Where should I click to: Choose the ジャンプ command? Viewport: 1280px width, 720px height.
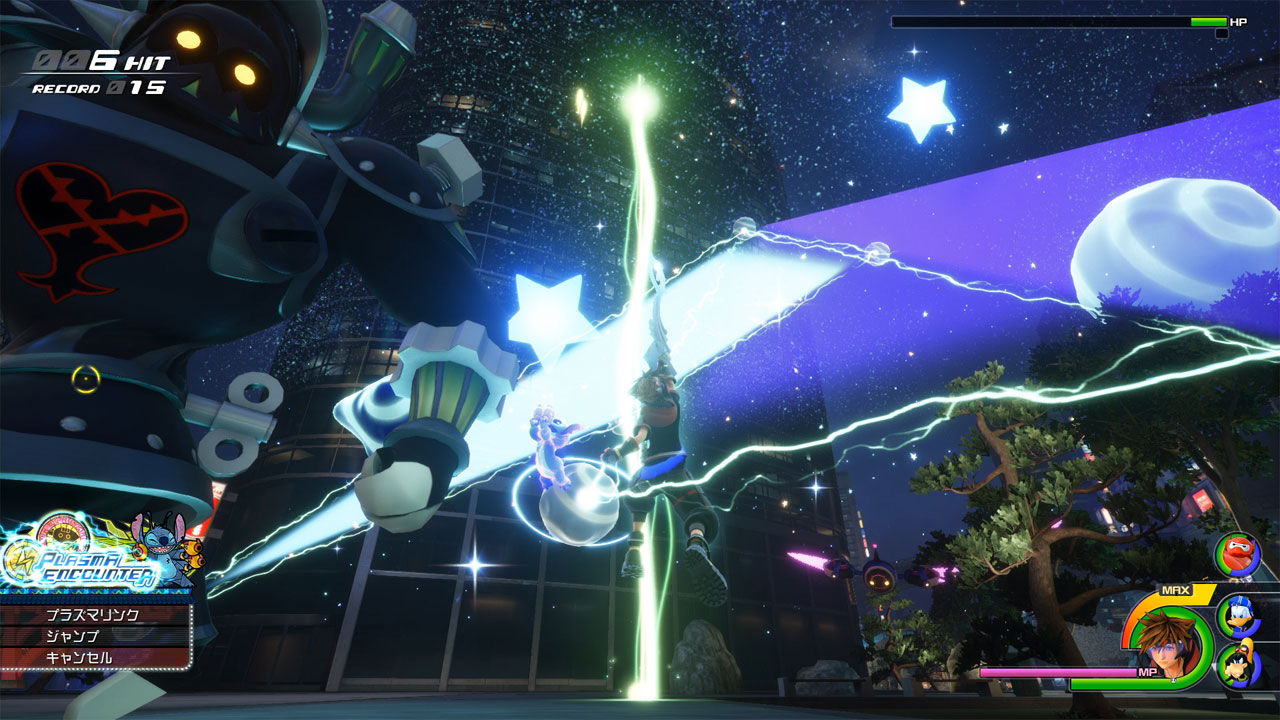pyautogui.click(x=93, y=636)
